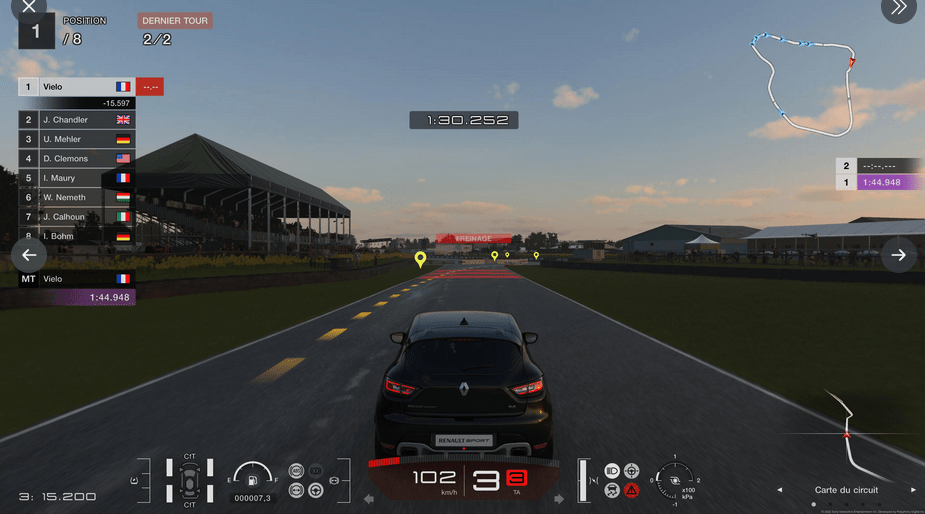Screen dimensions: 925x514
Task: Click the red hazard warning icon
Action: coord(632,490)
